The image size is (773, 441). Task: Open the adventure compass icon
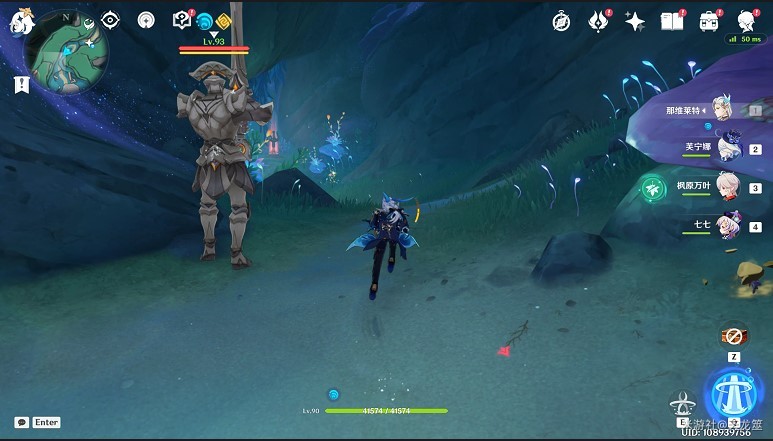coord(562,21)
